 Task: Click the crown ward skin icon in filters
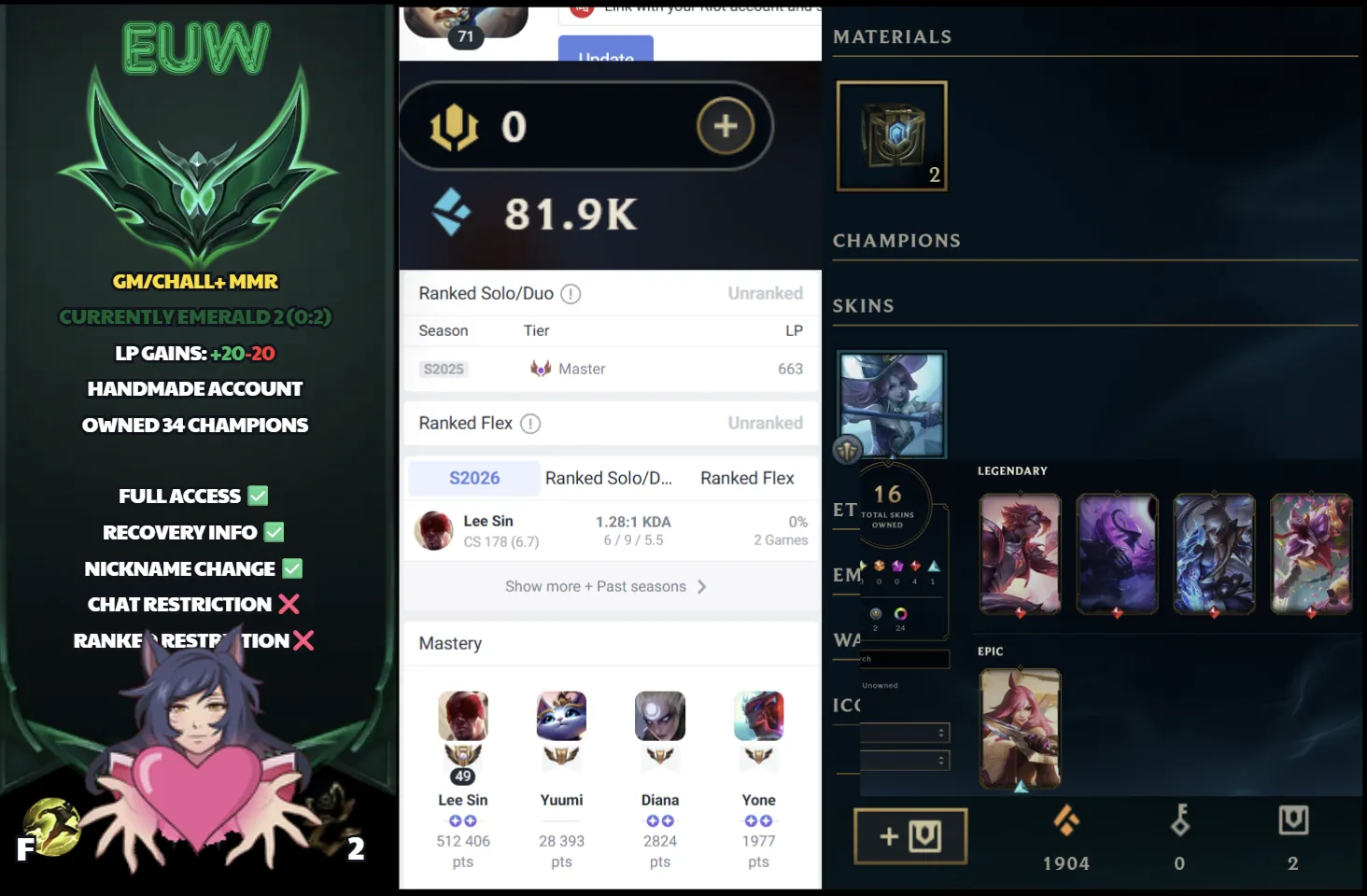click(x=876, y=614)
